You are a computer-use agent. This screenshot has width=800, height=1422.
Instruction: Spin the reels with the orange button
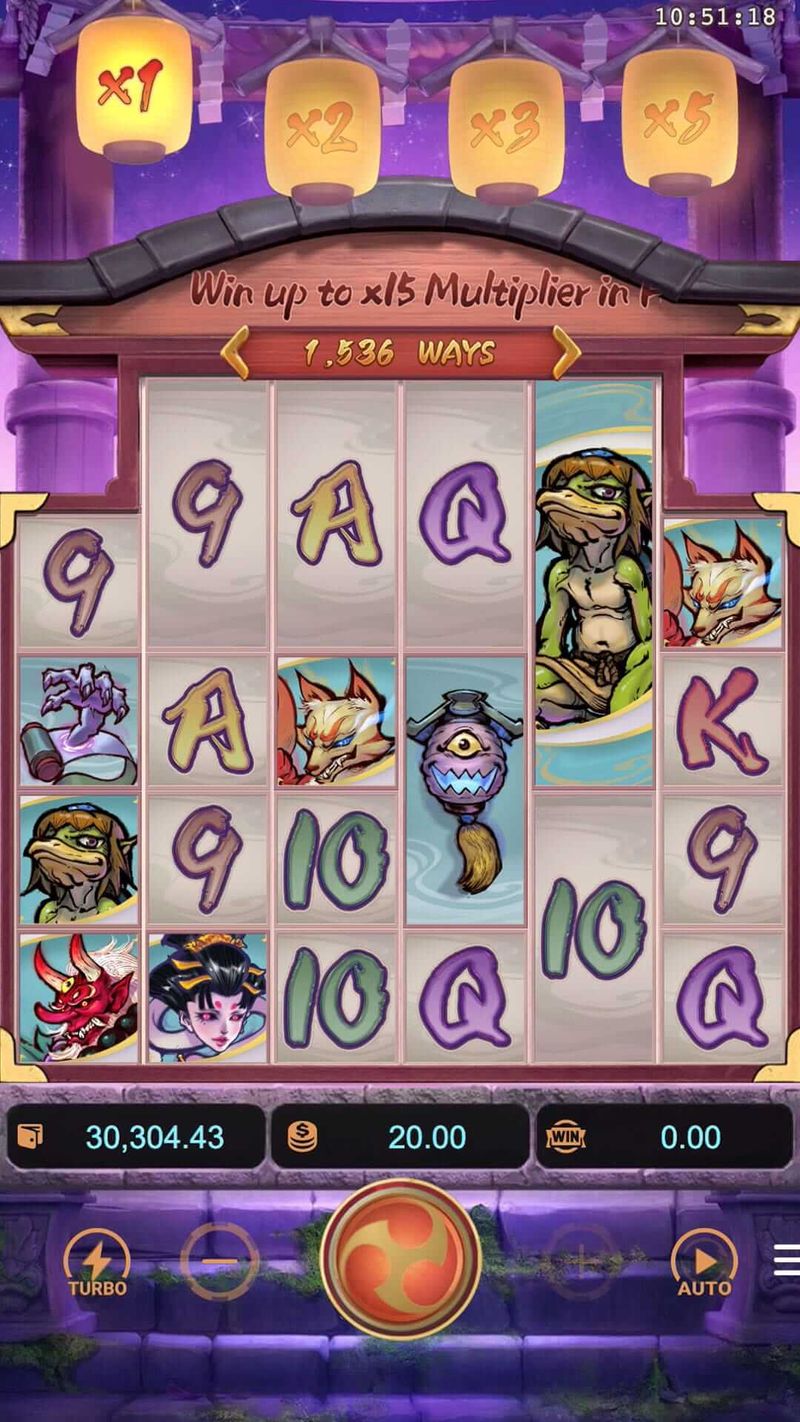400,1259
